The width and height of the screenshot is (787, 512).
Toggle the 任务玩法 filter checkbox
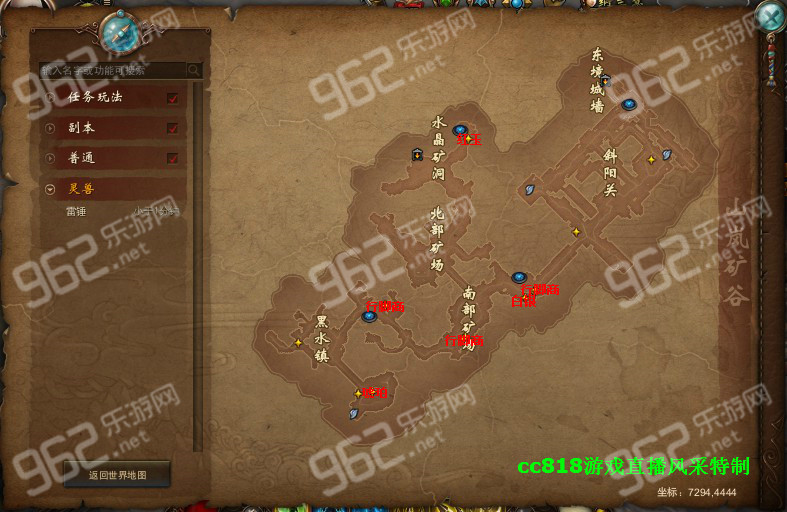[173, 98]
